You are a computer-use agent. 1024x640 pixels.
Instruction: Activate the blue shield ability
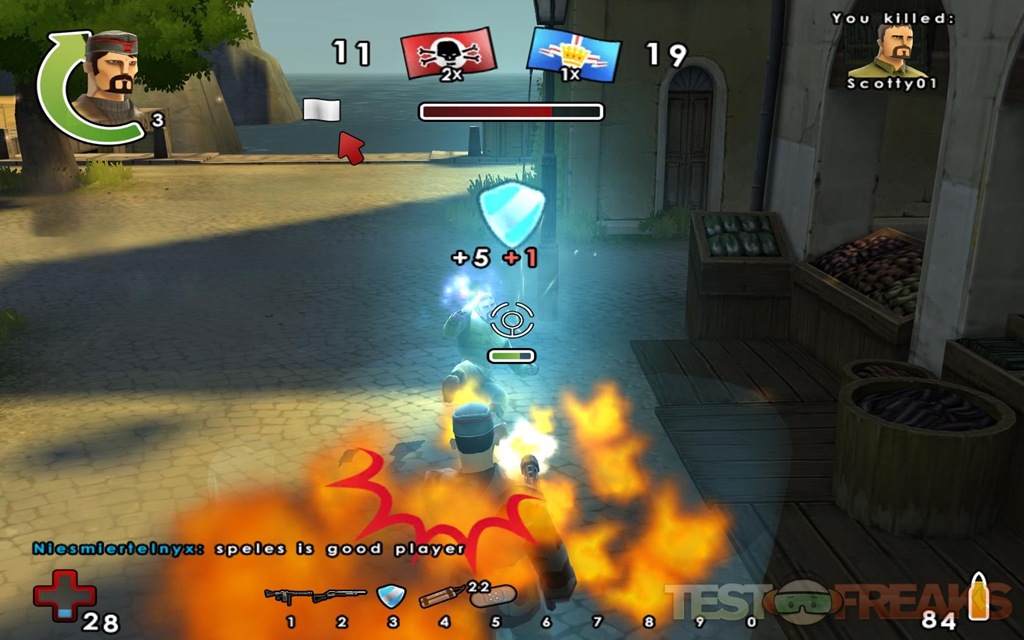click(390, 597)
